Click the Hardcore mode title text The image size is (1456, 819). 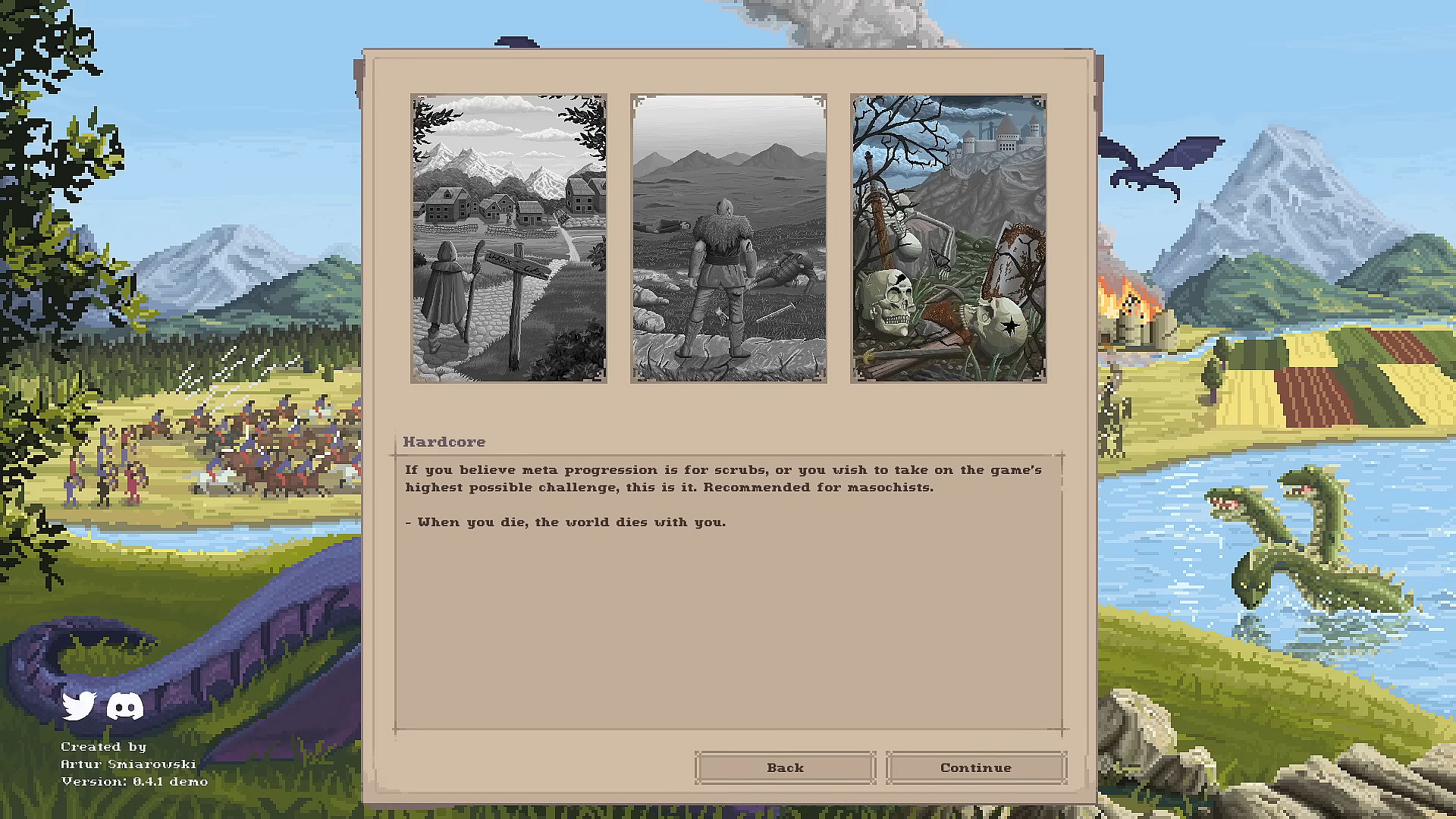pyautogui.click(x=444, y=441)
